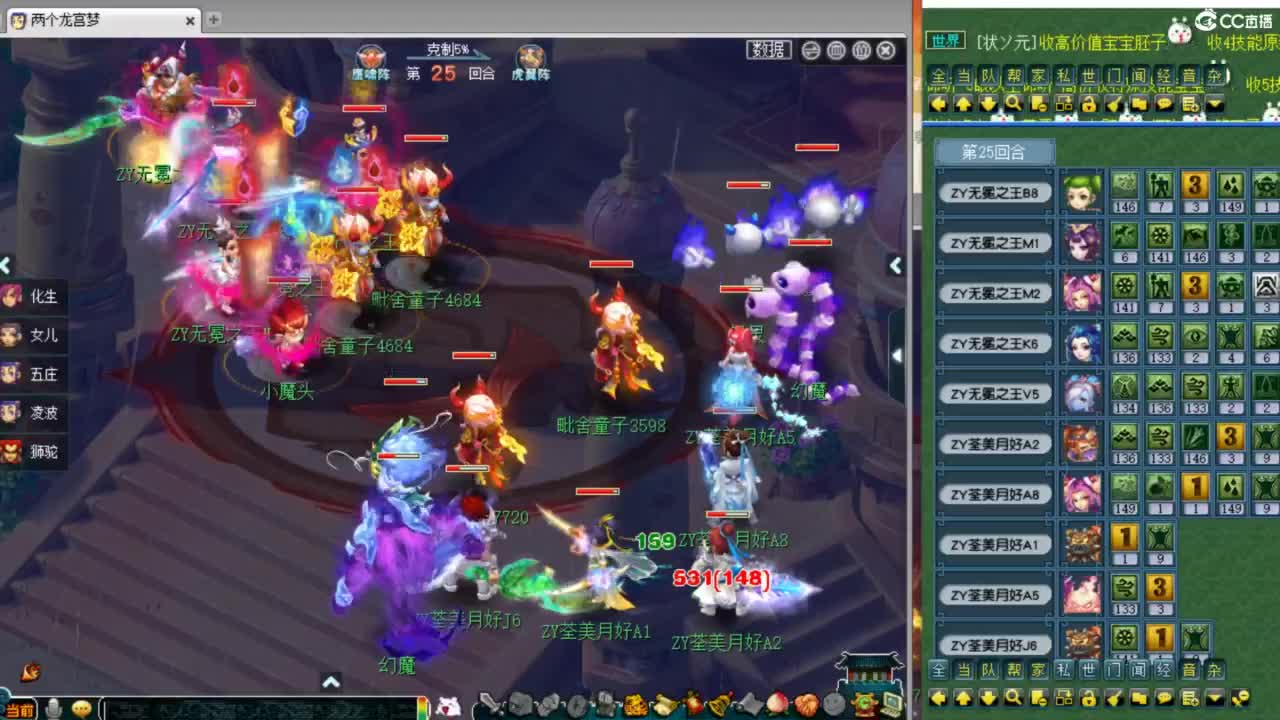Toggle the chat bubble icon in the chat toolbar
The image size is (1280, 720).
click(1165, 103)
